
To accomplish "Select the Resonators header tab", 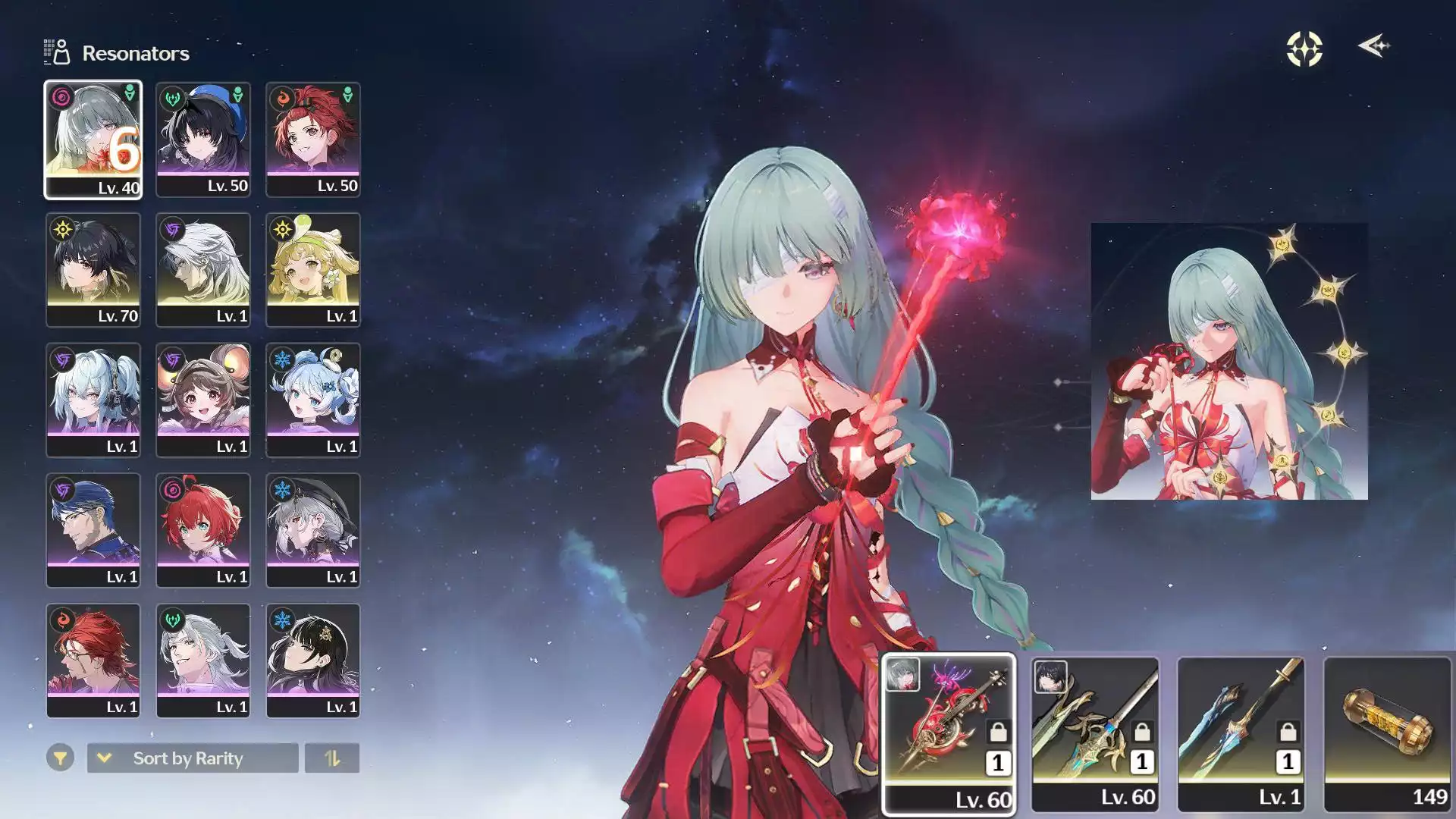I will click(x=134, y=53).
